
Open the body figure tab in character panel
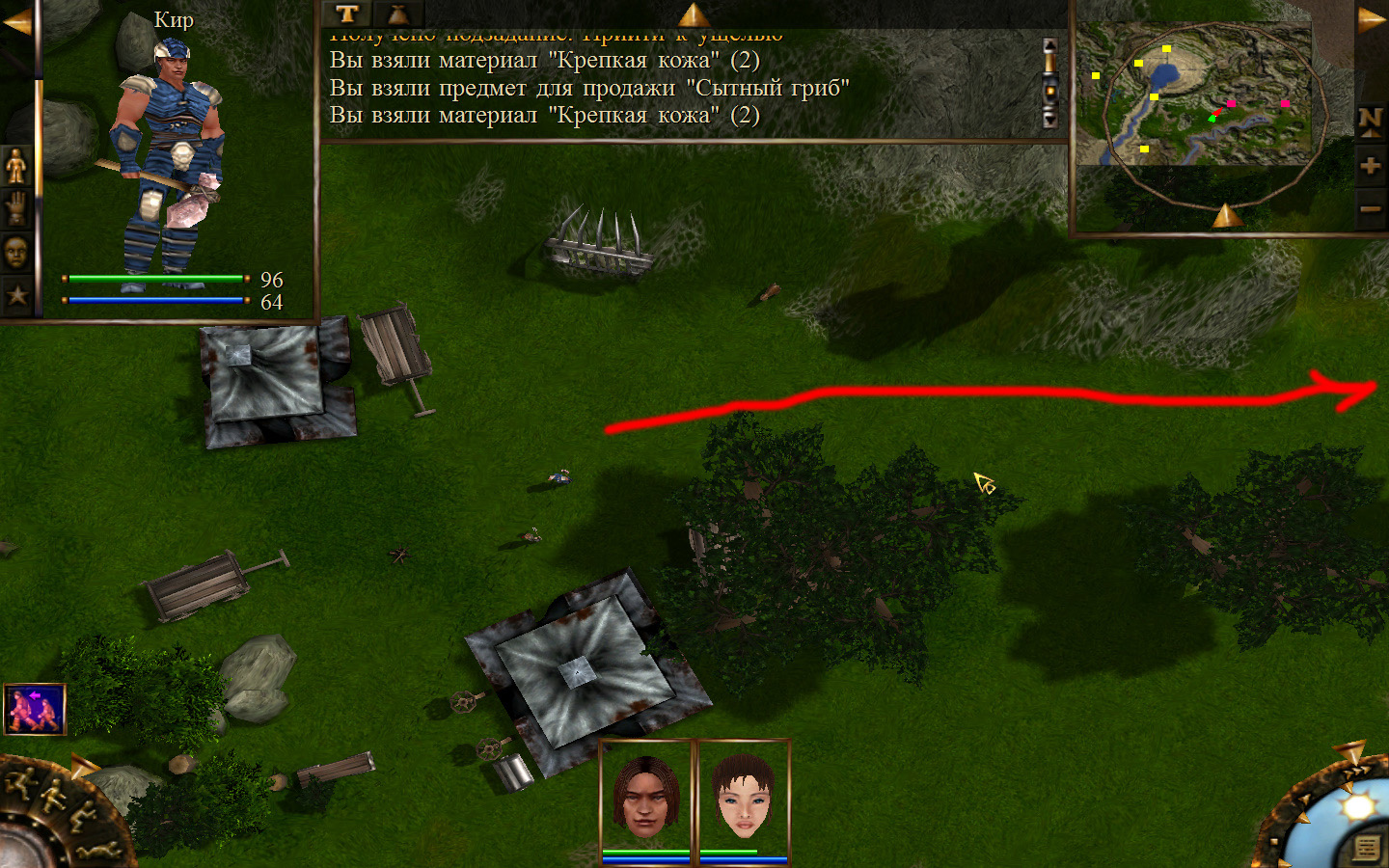pos(16,166)
